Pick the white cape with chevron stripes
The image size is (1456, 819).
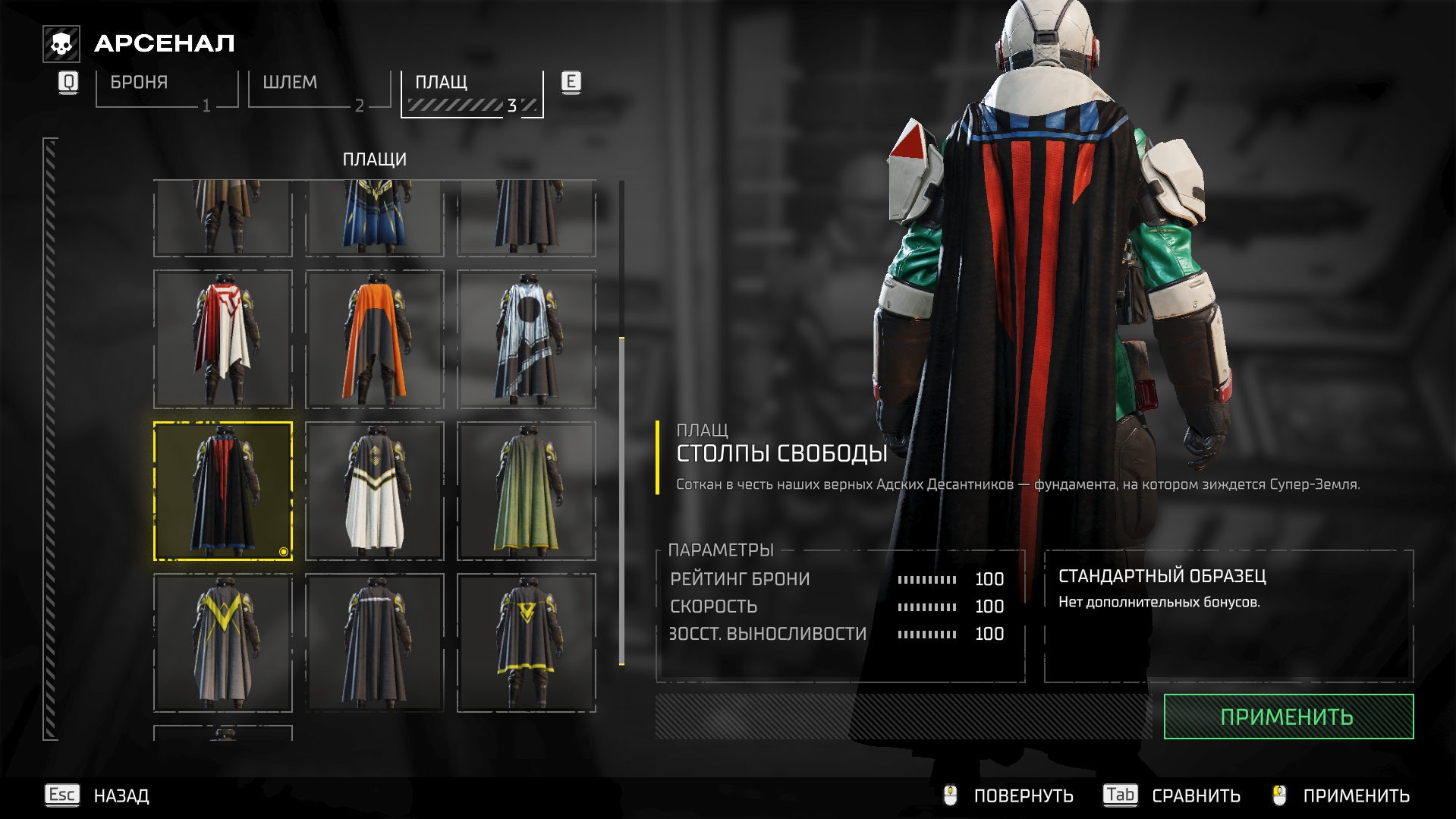coord(375,491)
